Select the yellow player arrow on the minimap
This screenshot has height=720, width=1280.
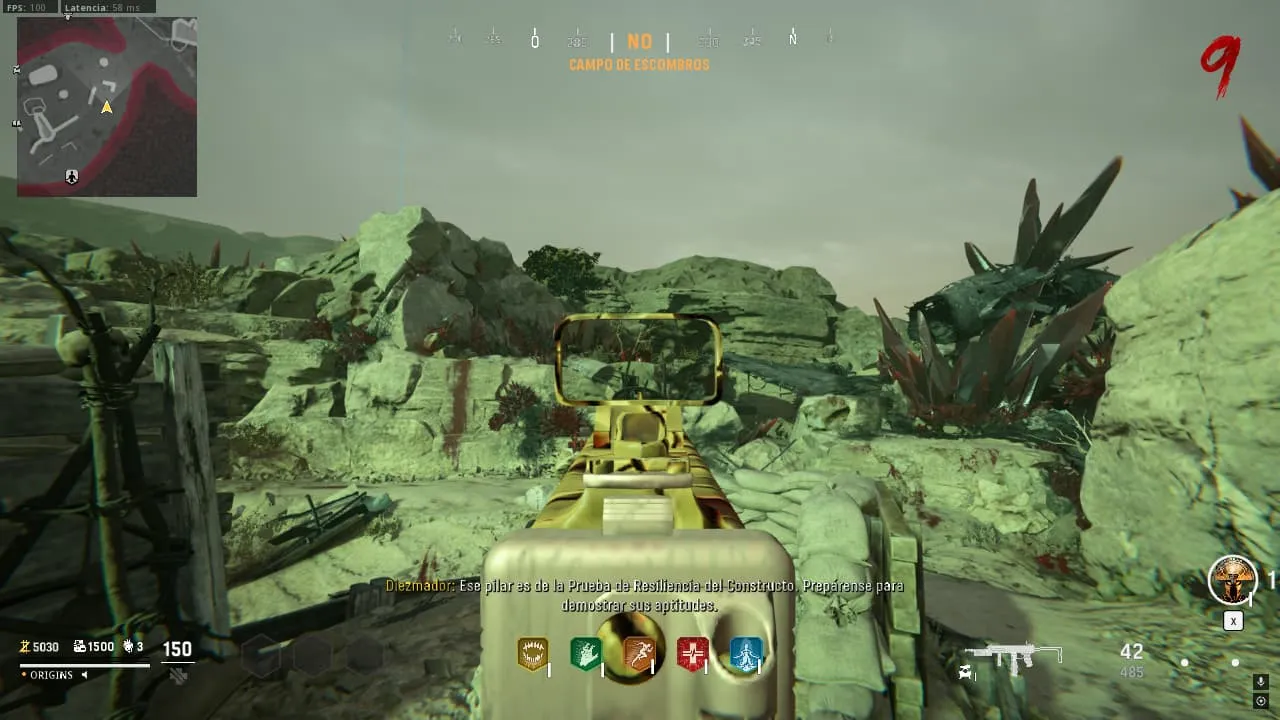coord(107,106)
